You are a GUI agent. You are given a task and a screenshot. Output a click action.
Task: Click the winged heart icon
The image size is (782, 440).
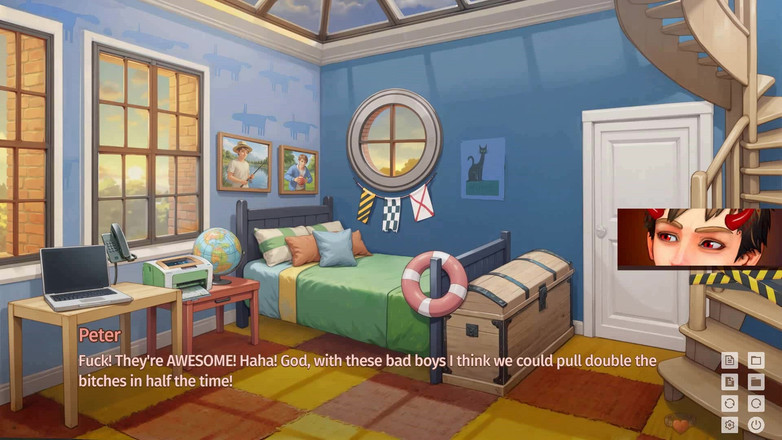680,424
